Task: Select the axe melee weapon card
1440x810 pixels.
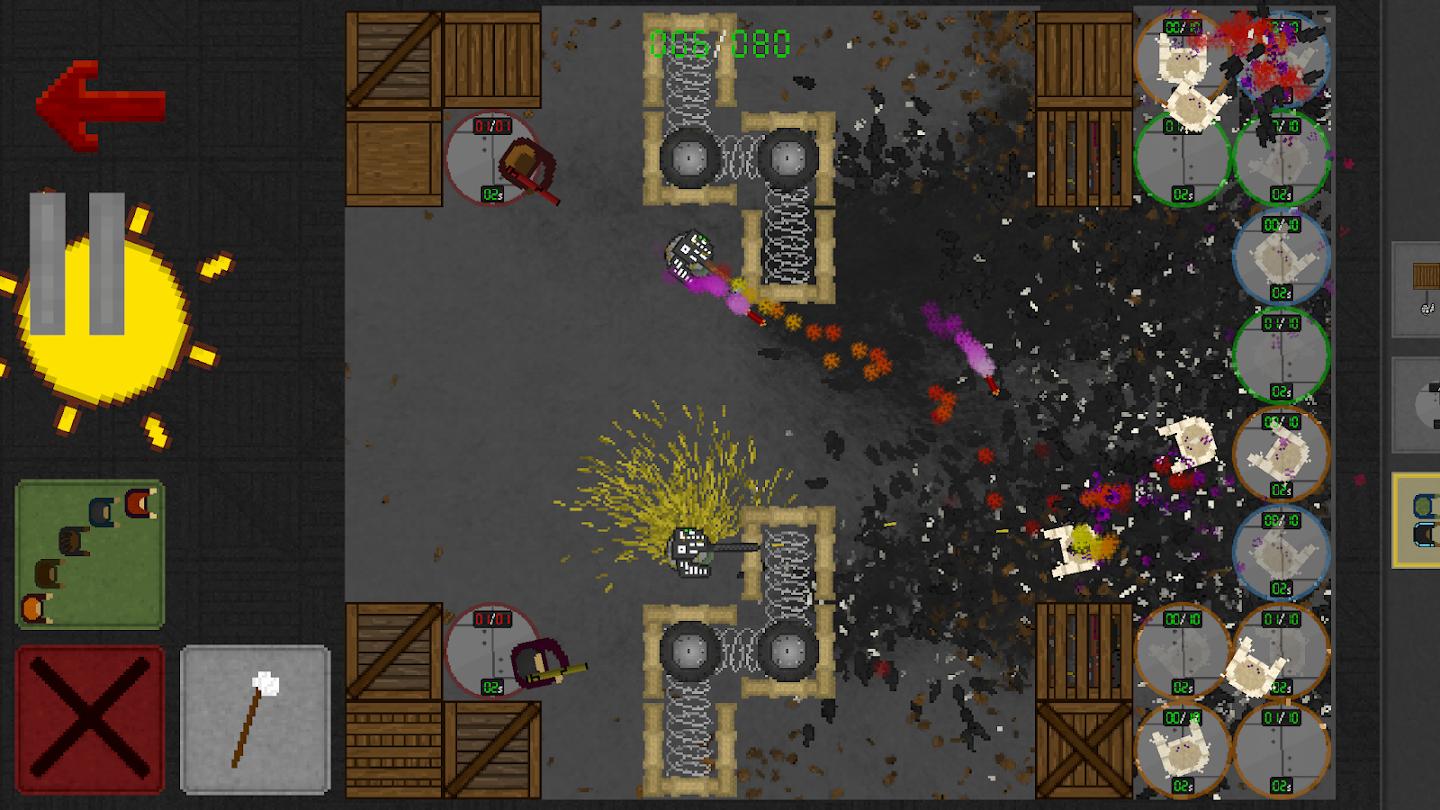Action: (255, 720)
